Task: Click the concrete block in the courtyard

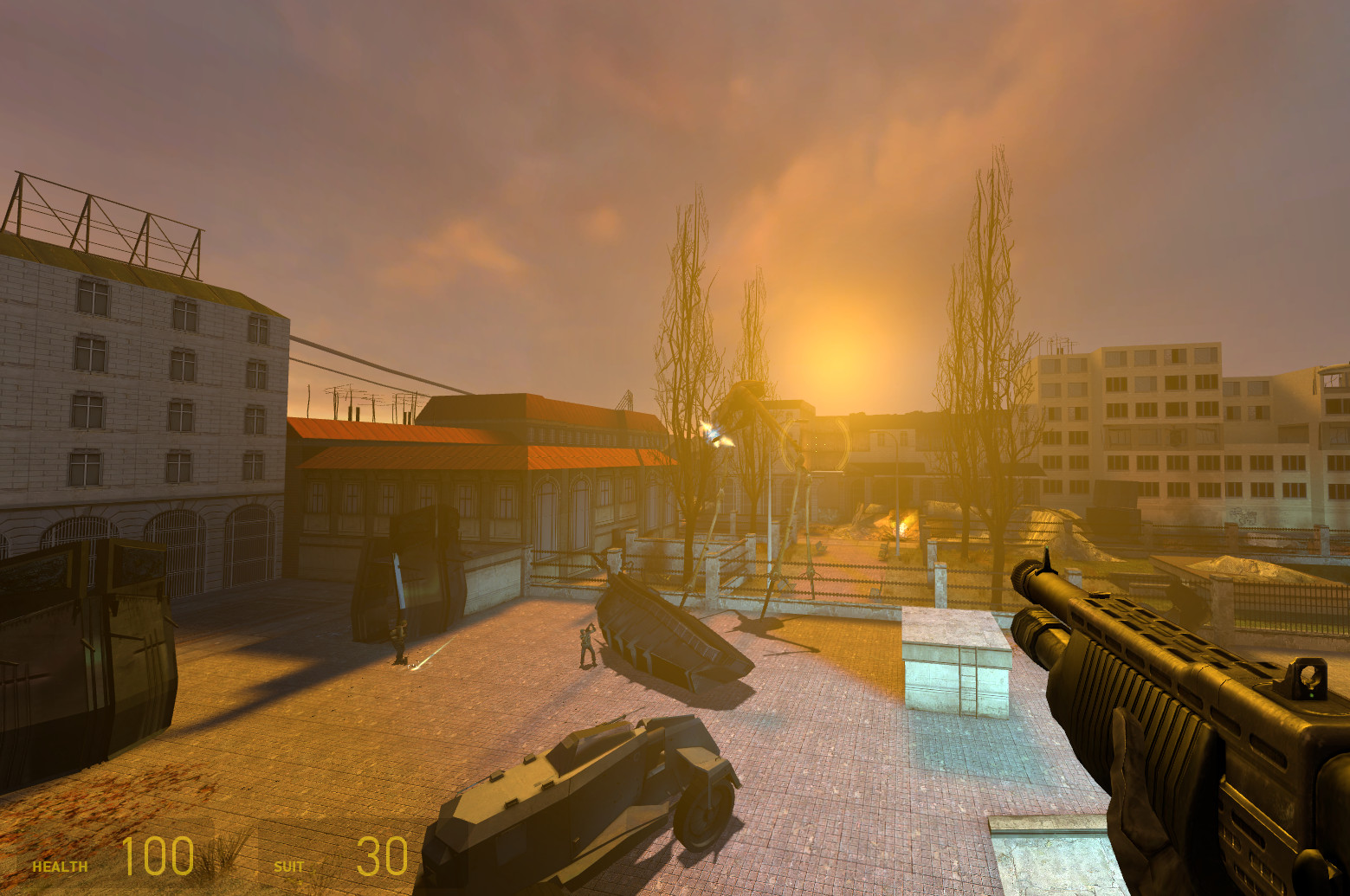Action: [x=953, y=667]
